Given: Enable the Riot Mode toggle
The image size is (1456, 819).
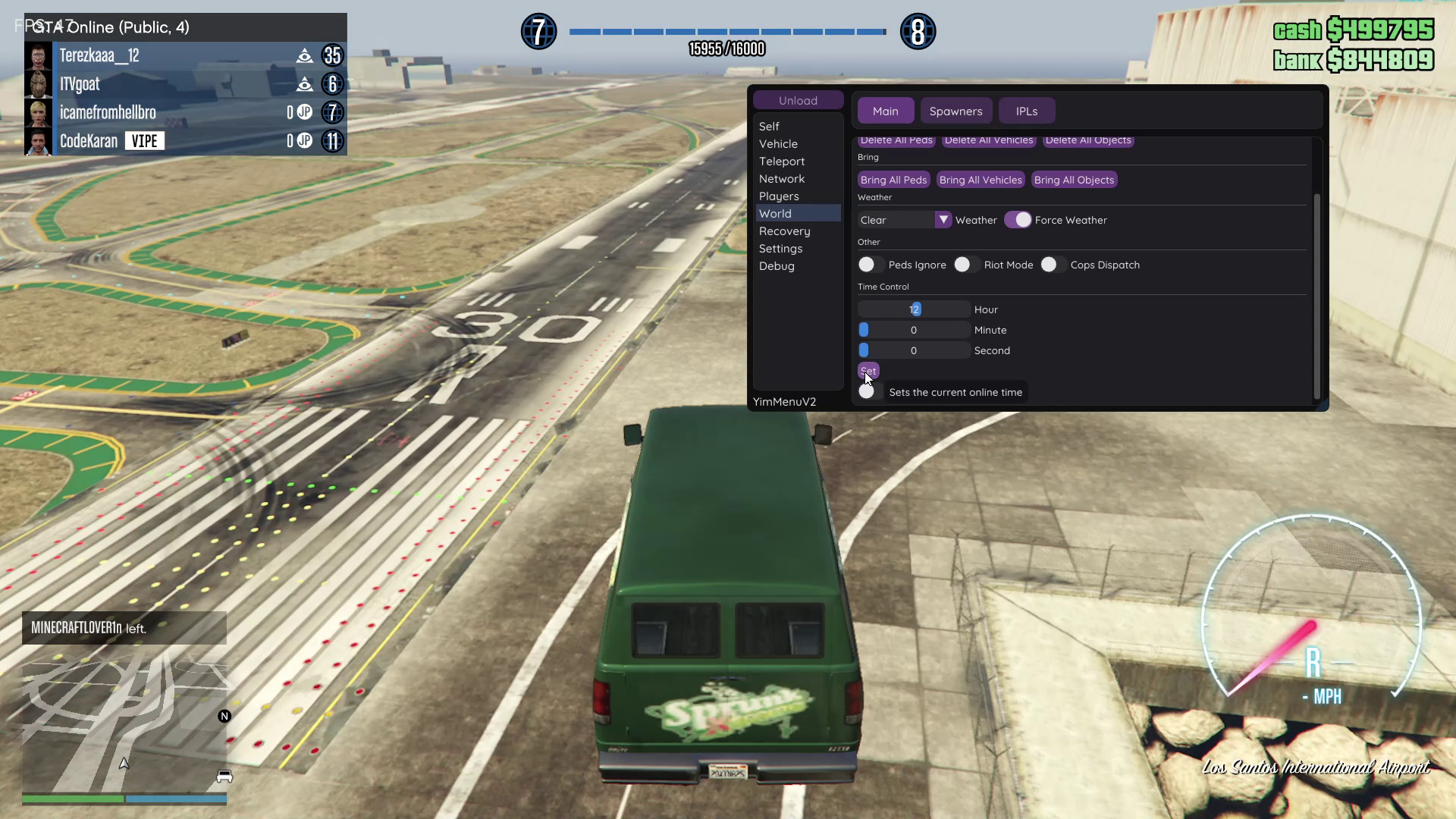Looking at the screenshot, I should tap(963, 265).
